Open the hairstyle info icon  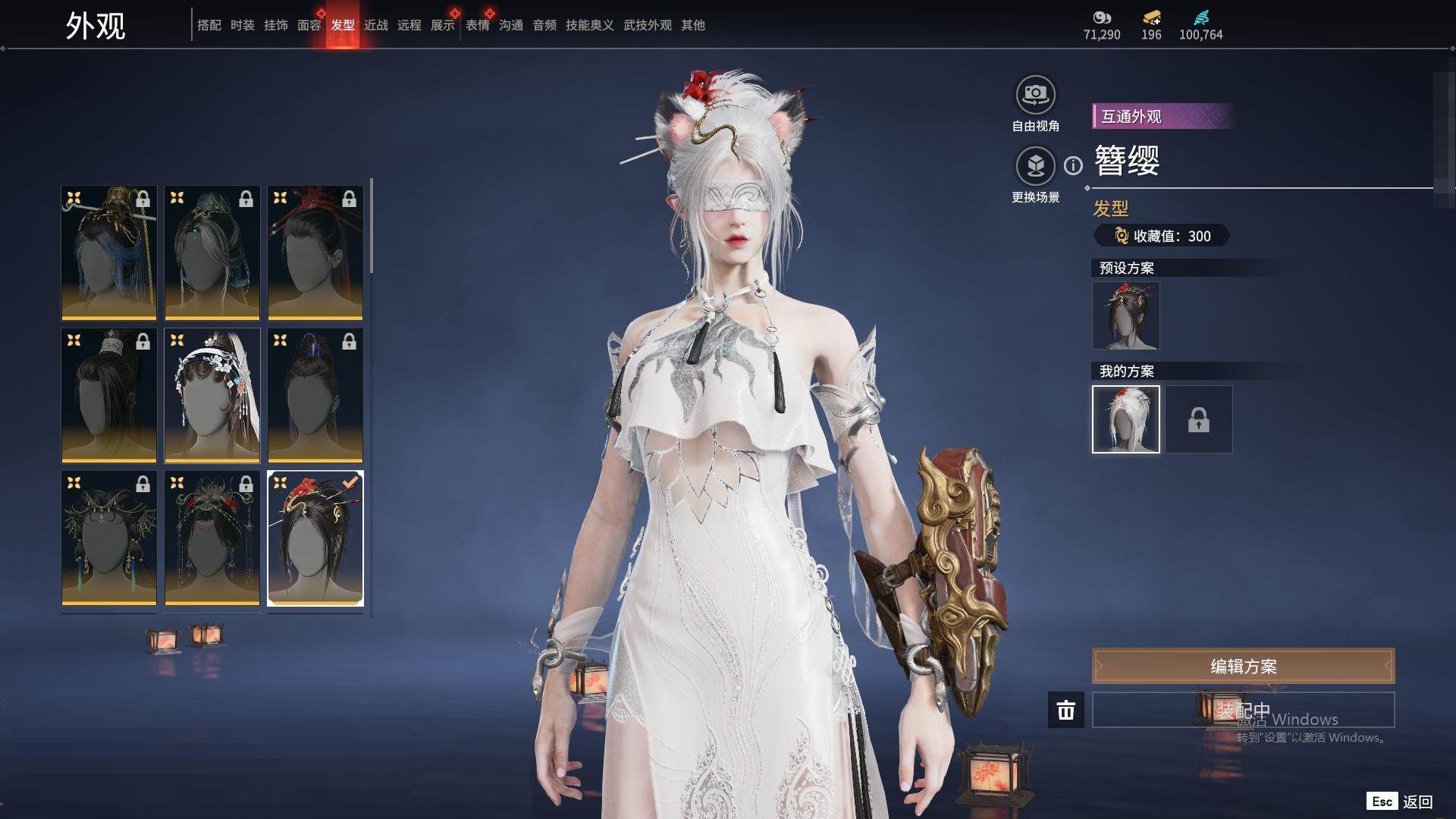tap(1073, 165)
